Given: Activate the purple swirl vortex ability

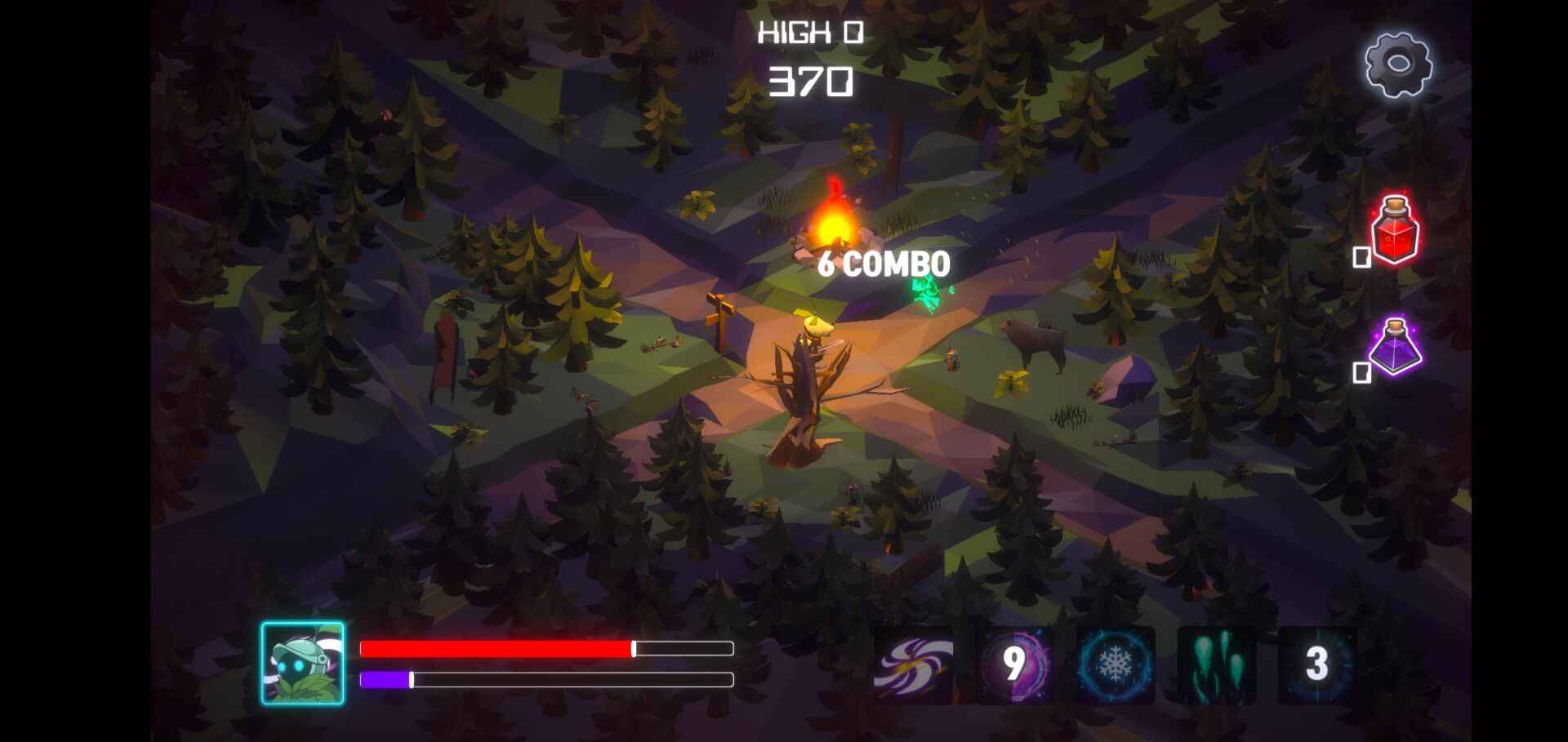Looking at the screenshot, I should 913,665.
